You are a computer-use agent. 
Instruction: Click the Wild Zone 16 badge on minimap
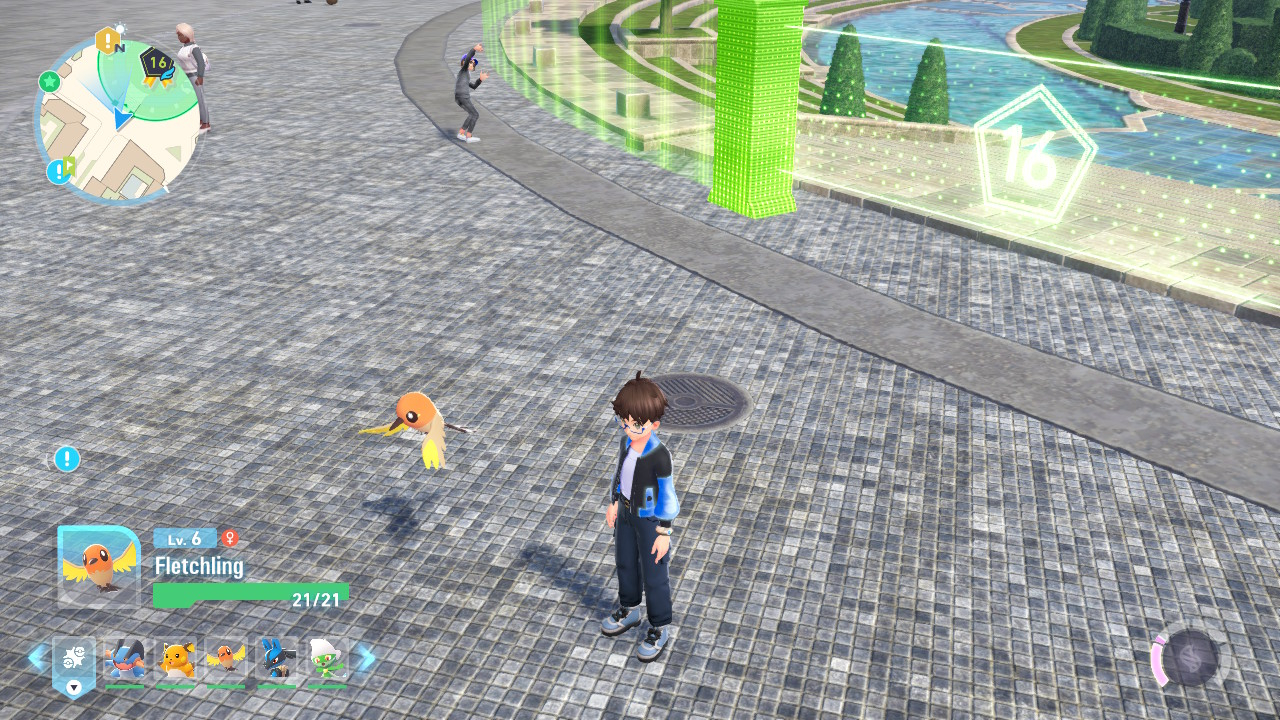point(157,64)
